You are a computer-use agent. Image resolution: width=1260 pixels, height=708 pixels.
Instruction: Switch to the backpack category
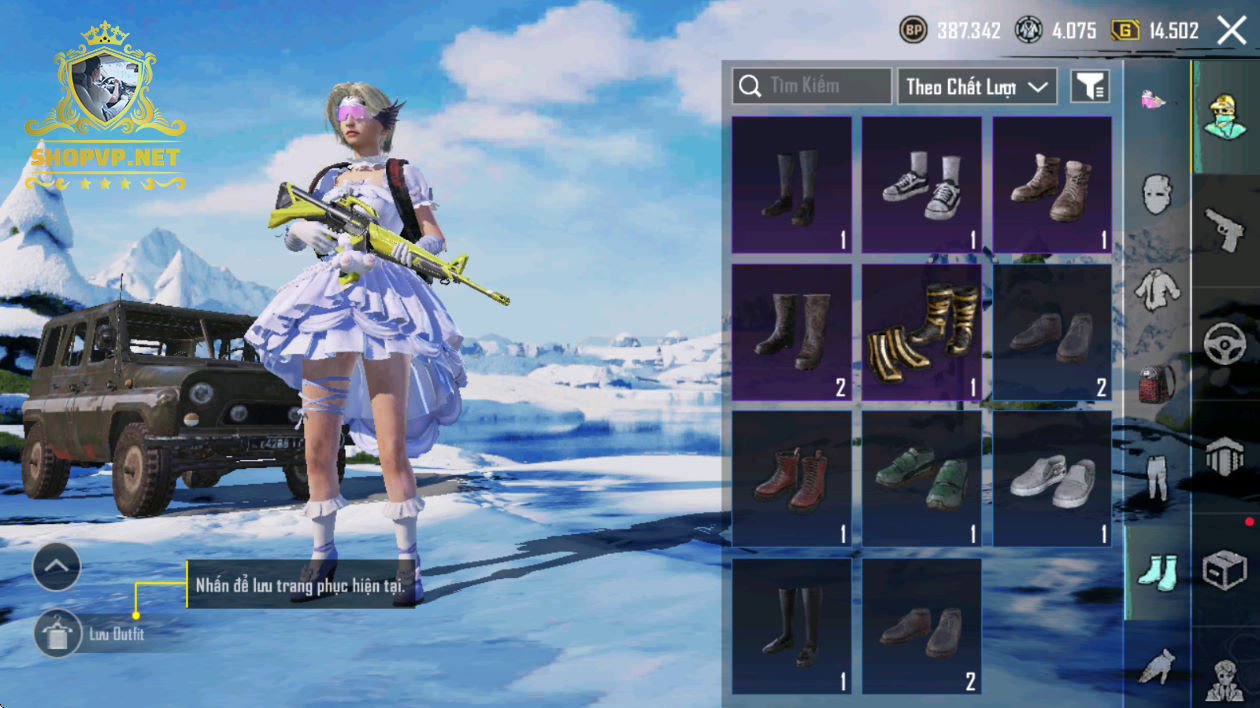click(x=1156, y=383)
